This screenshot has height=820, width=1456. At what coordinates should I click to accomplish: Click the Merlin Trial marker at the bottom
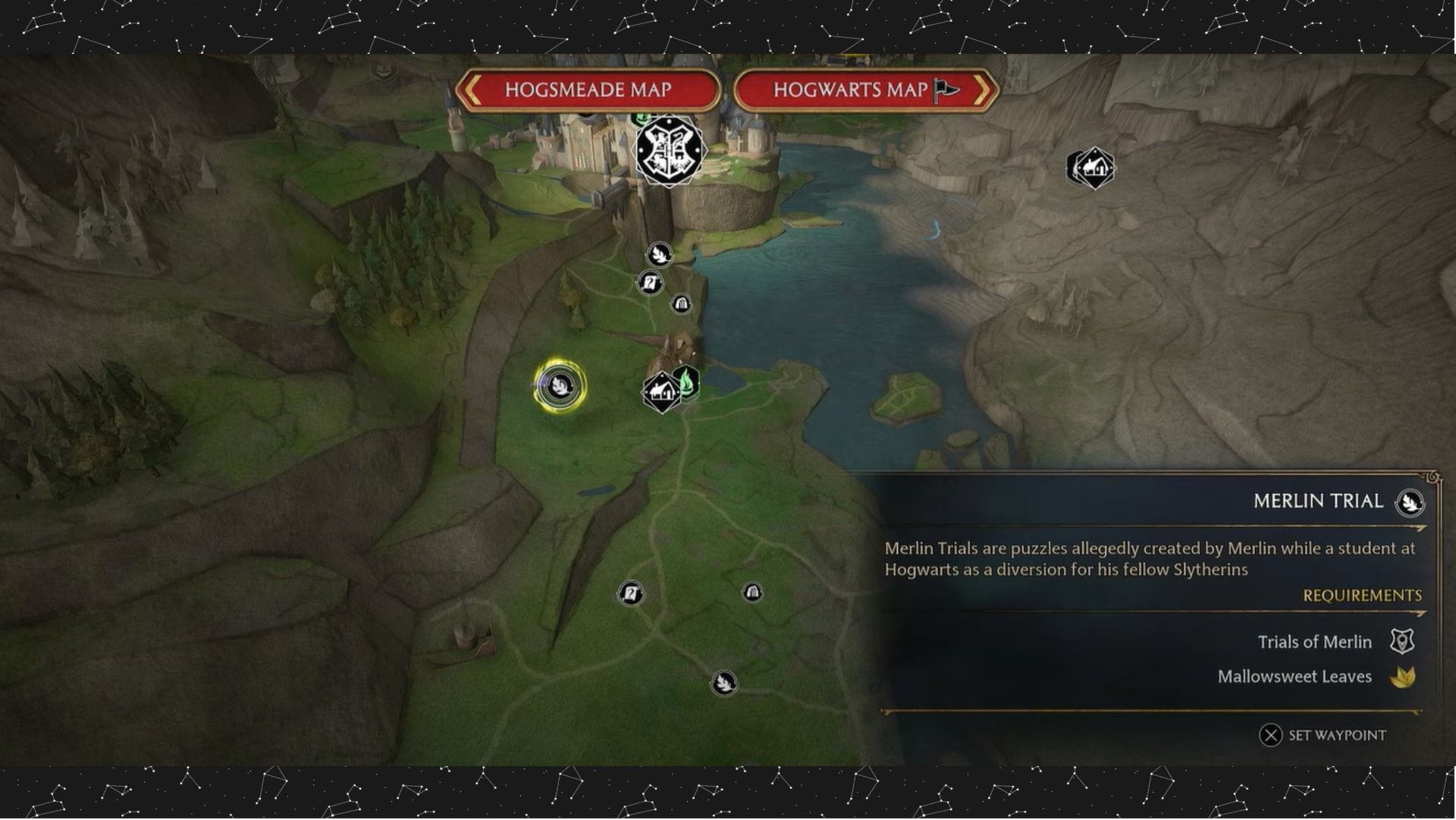click(723, 683)
